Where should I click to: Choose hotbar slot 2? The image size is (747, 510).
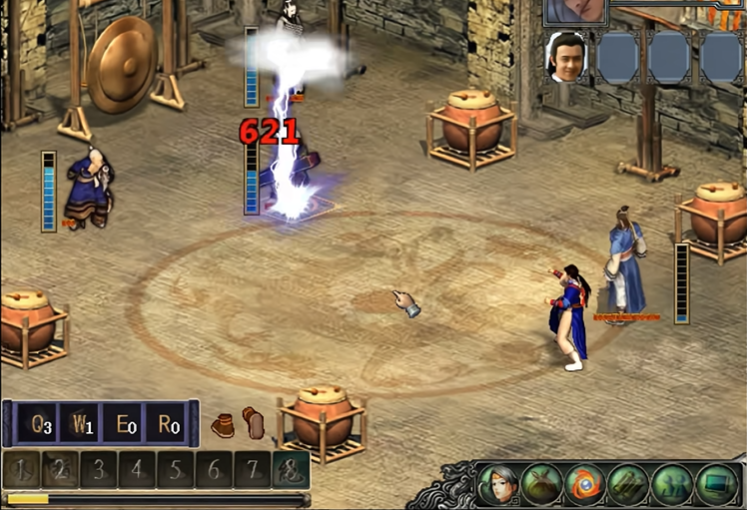click(60, 469)
